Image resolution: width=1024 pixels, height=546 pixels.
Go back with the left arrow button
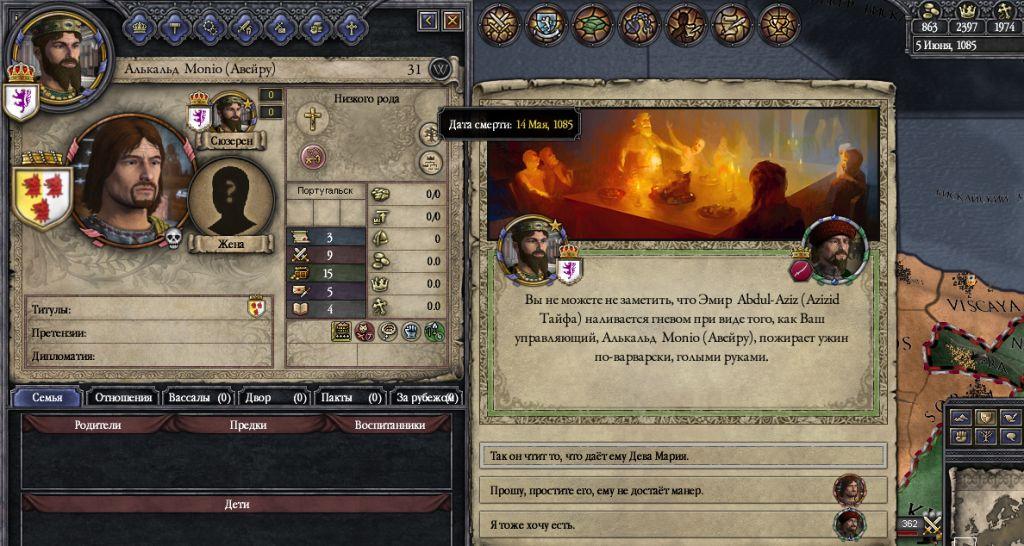click(429, 20)
